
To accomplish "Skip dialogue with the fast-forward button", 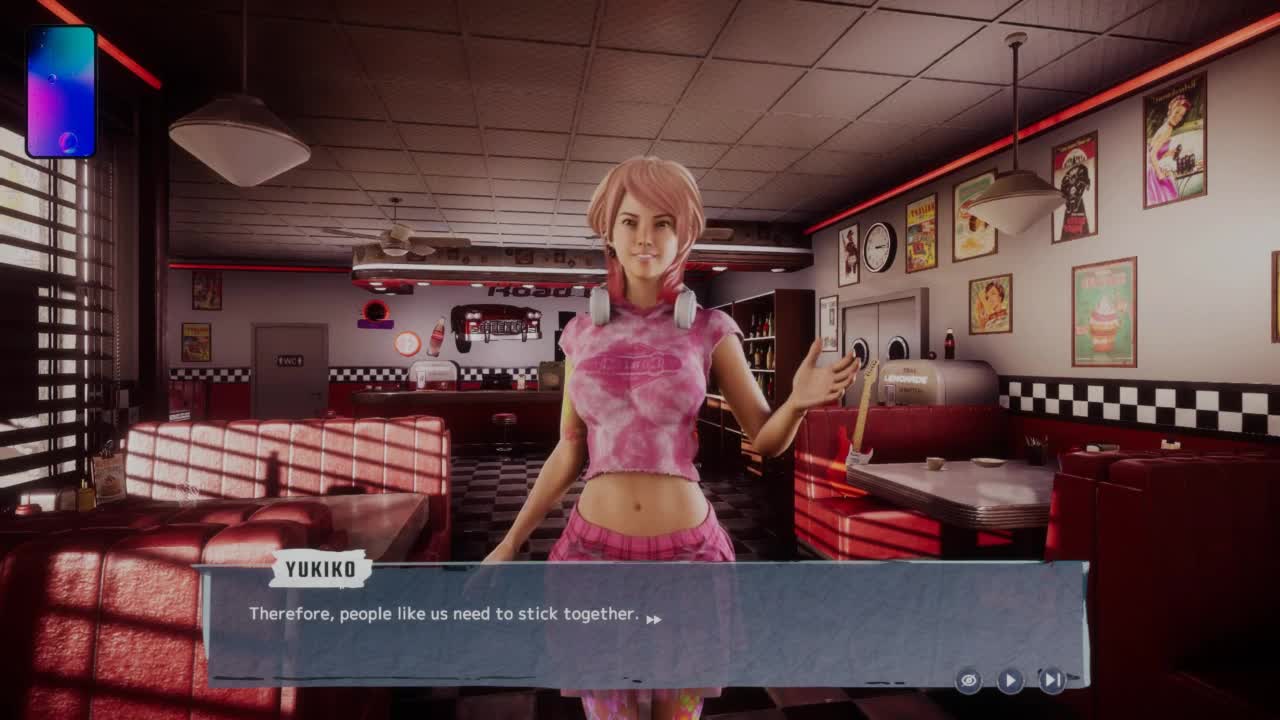I will tap(1052, 681).
